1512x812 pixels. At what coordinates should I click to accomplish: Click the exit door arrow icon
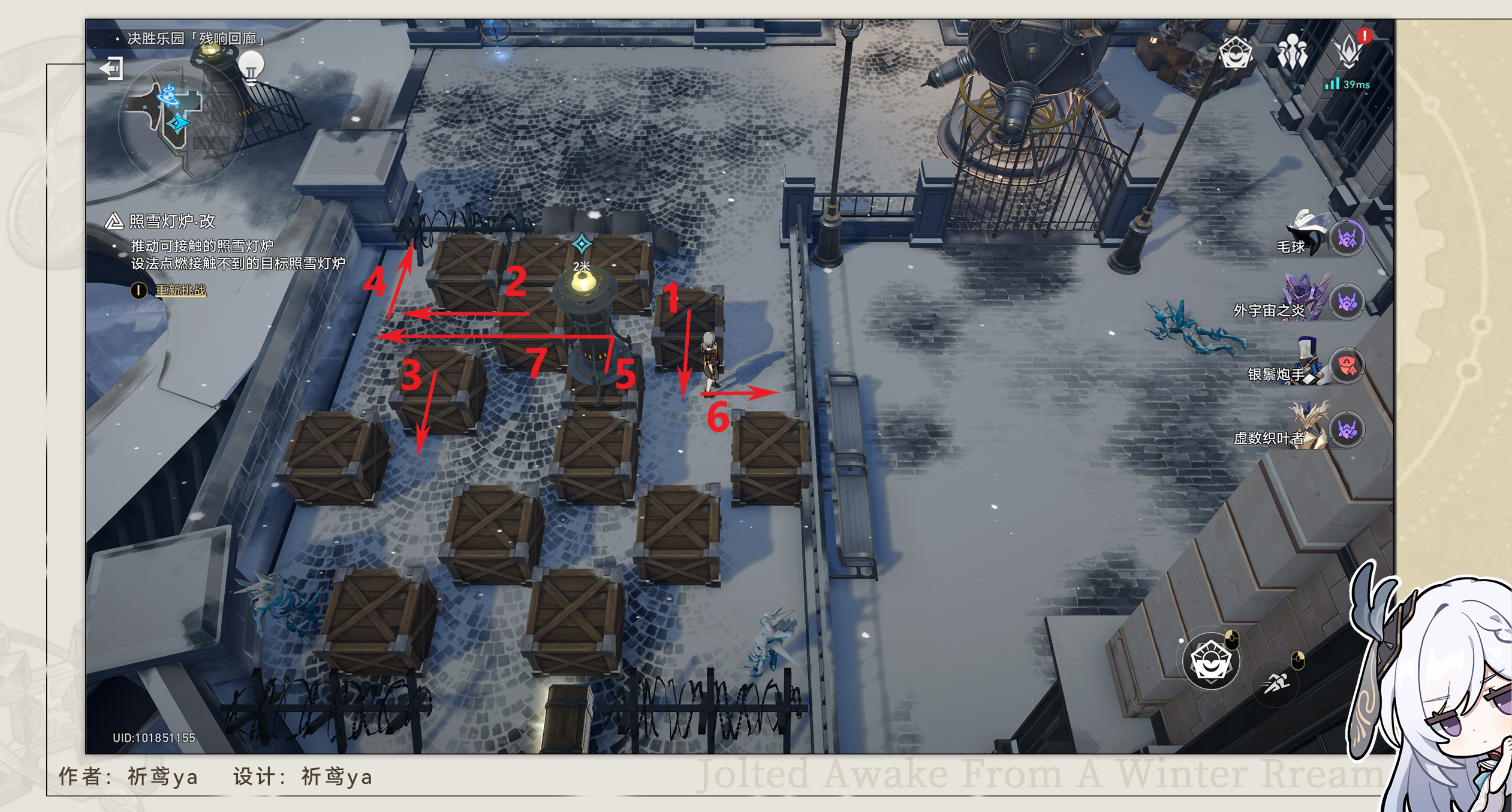[x=112, y=68]
